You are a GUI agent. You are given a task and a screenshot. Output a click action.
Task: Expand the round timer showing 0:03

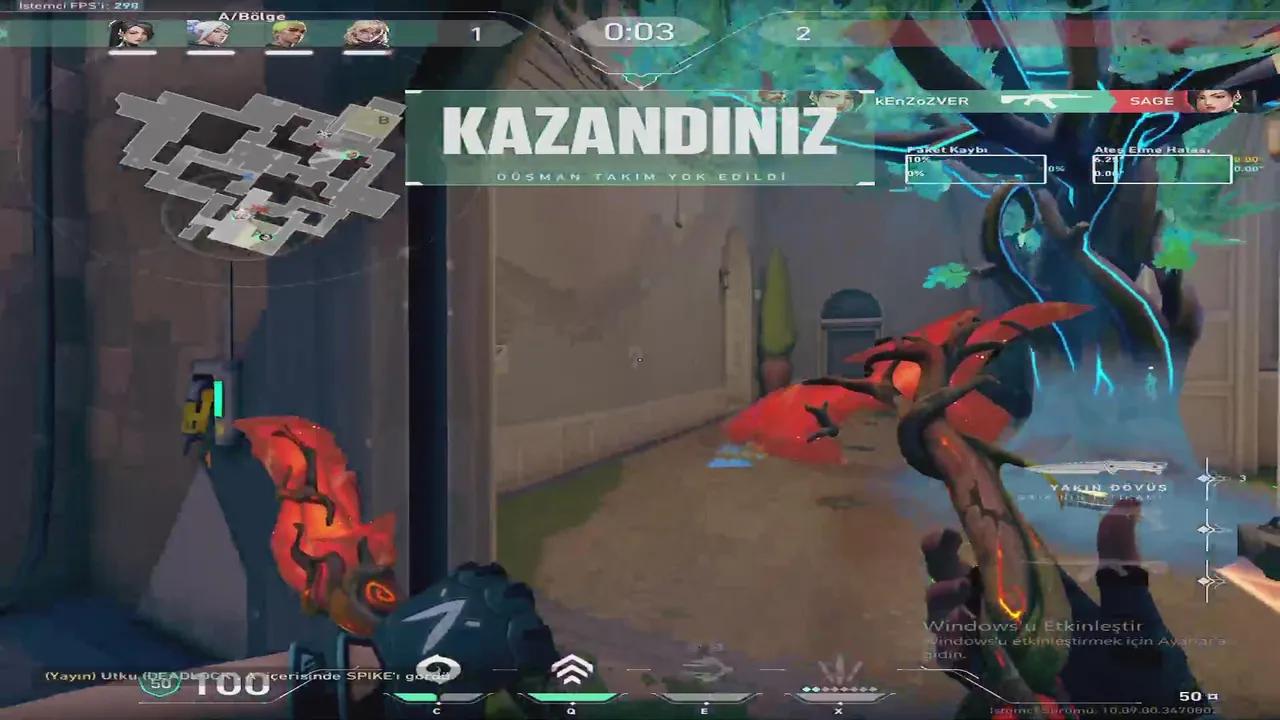click(x=640, y=31)
